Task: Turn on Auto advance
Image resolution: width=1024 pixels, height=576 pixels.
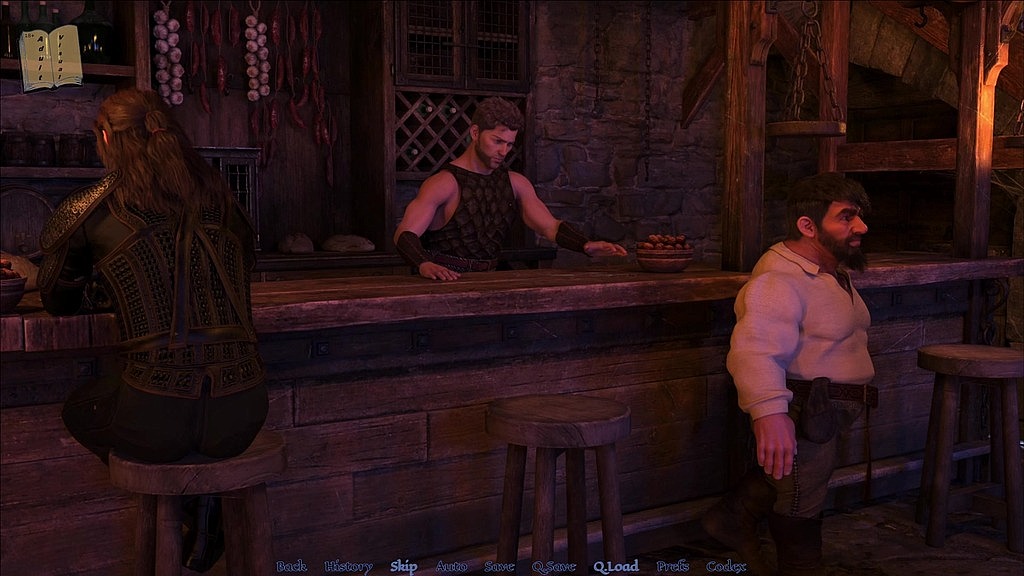Action: pyautogui.click(x=451, y=566)
